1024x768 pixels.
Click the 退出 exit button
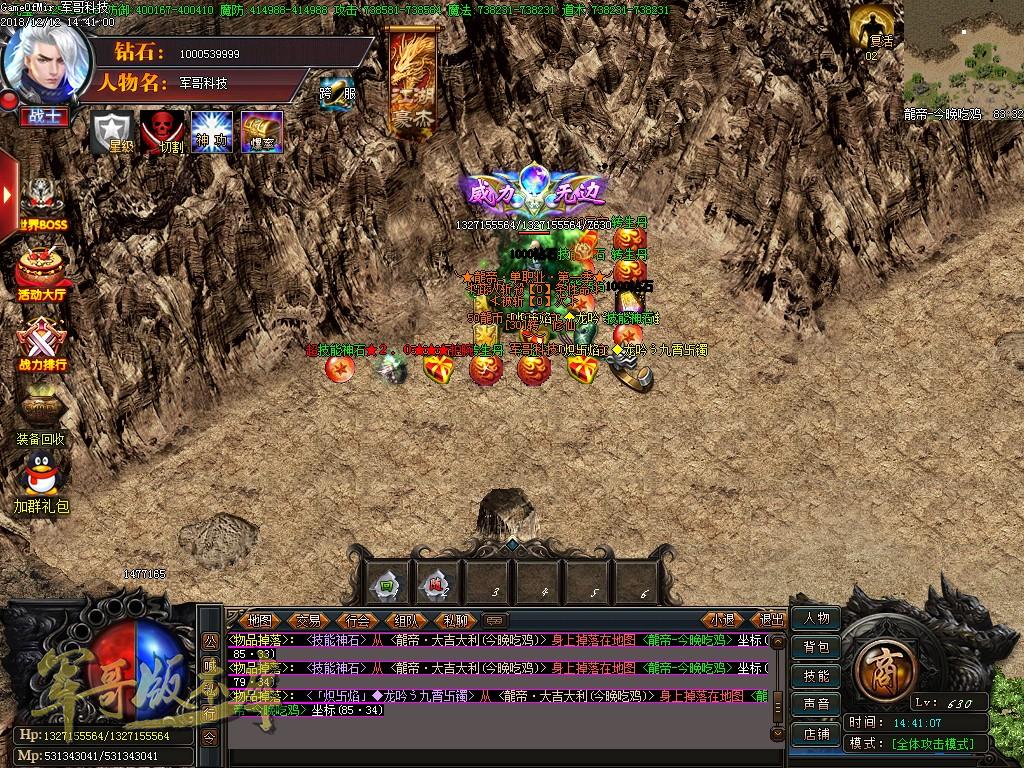[x=771, y=620]
